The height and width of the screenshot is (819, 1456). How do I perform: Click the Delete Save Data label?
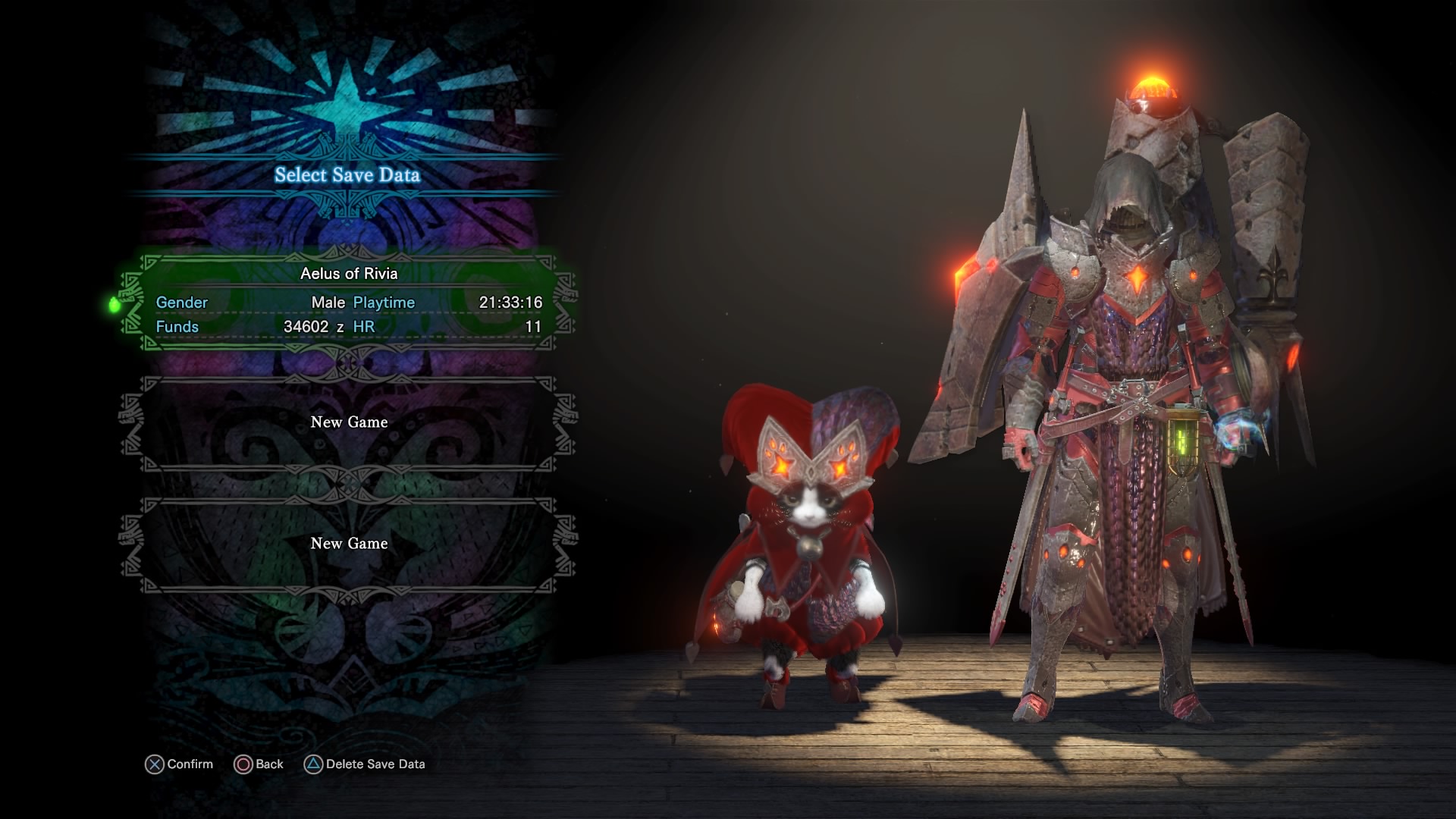tap(377, 764)
